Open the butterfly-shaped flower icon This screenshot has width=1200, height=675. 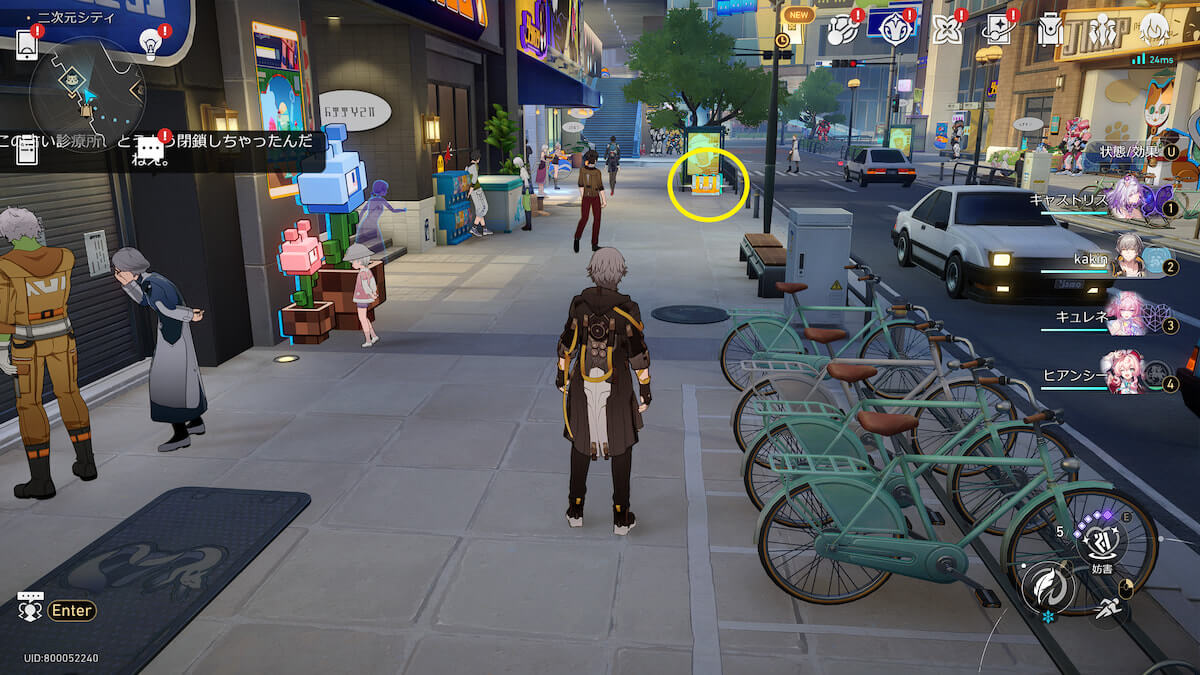(946, 29)
